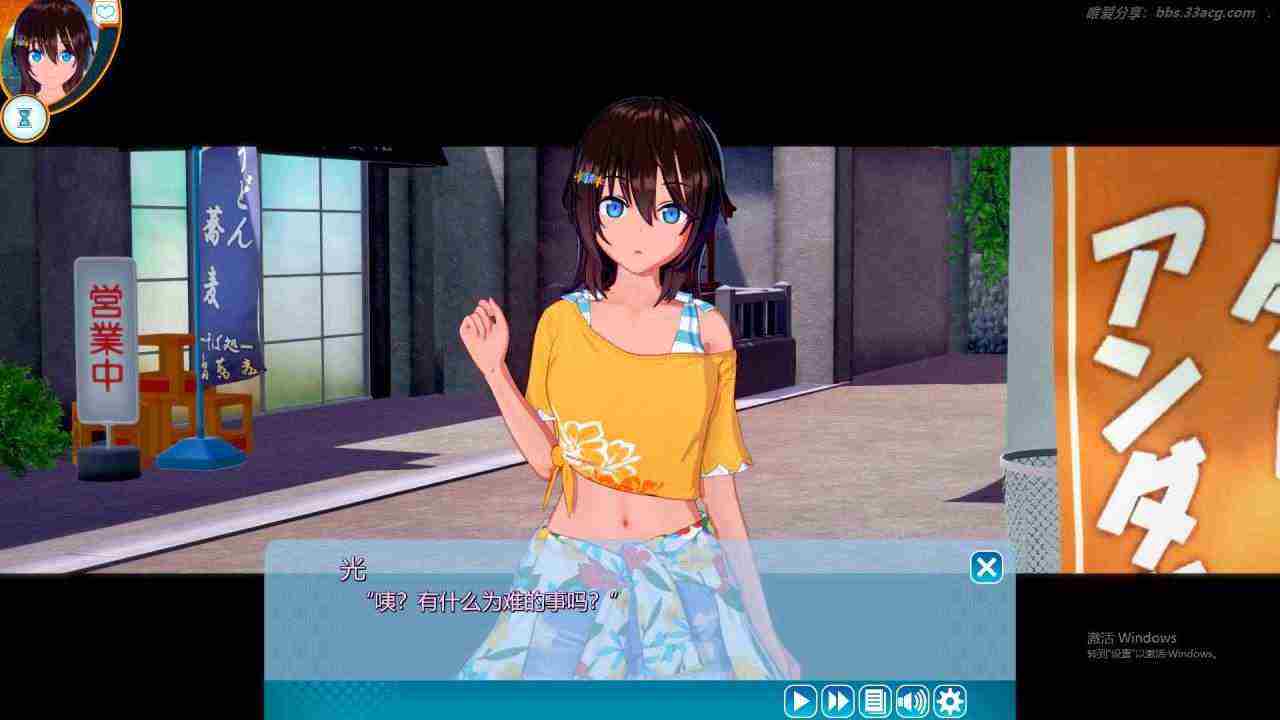Fast-forward dialogue with the double arrow button
Screen dimensions: 1280x720
tap(838, 701)
